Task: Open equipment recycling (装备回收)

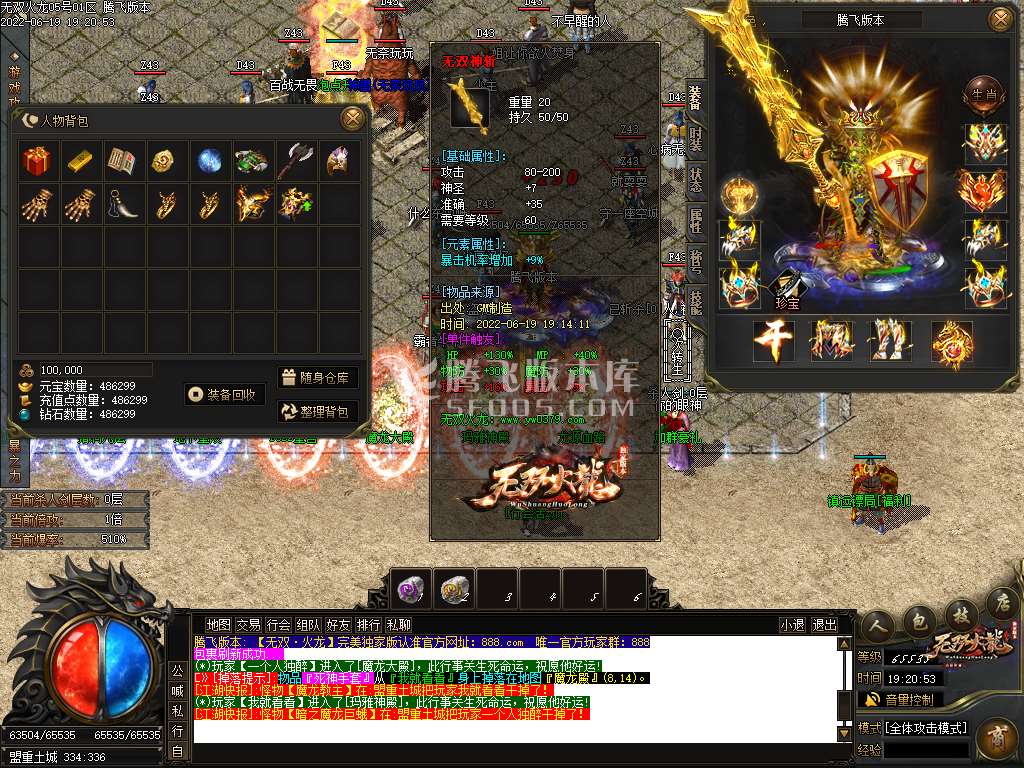Action: click(x=225, y=394)
